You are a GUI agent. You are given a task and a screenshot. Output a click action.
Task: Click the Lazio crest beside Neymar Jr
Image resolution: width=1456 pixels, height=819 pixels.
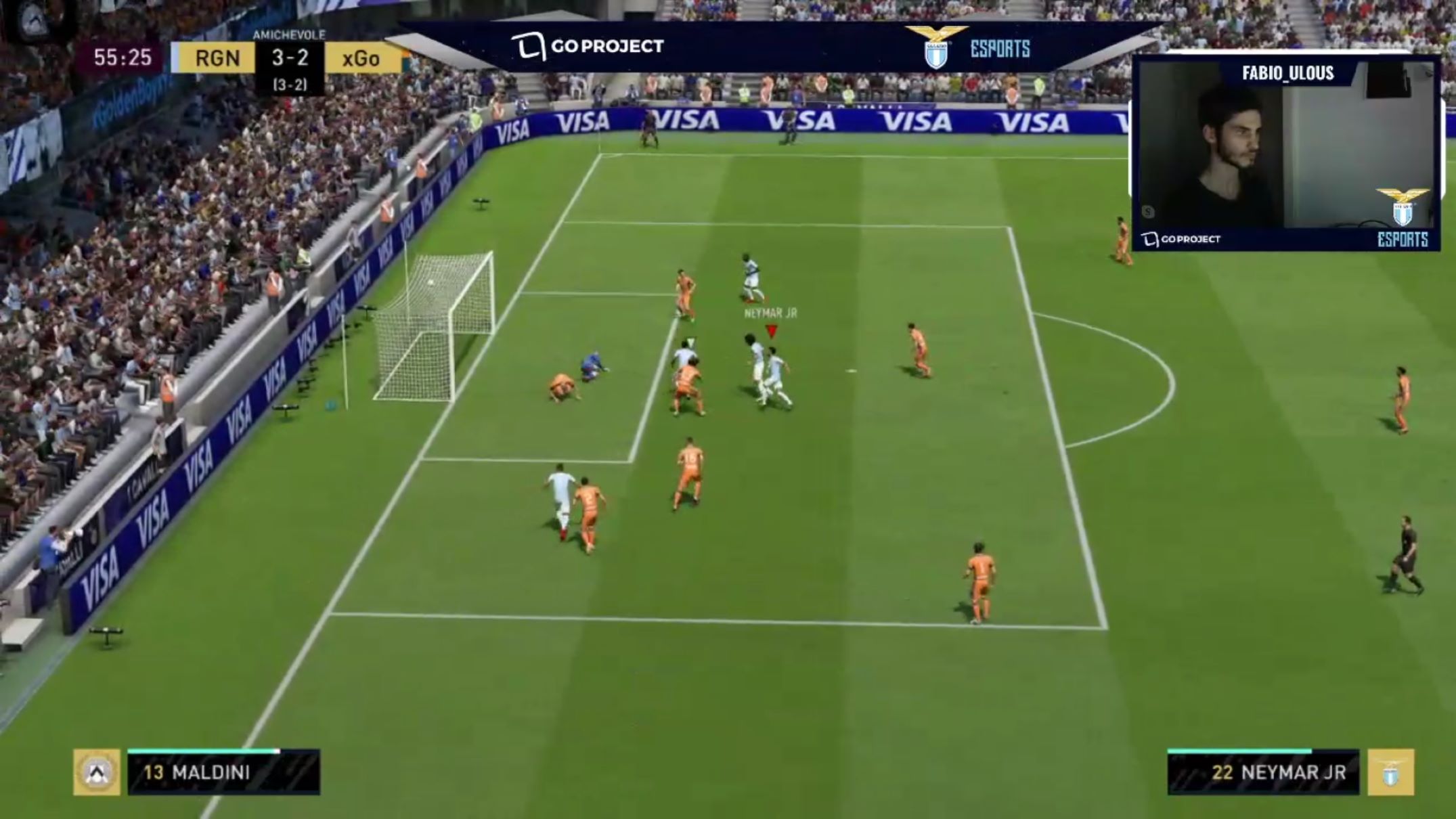coord(1390,772)
